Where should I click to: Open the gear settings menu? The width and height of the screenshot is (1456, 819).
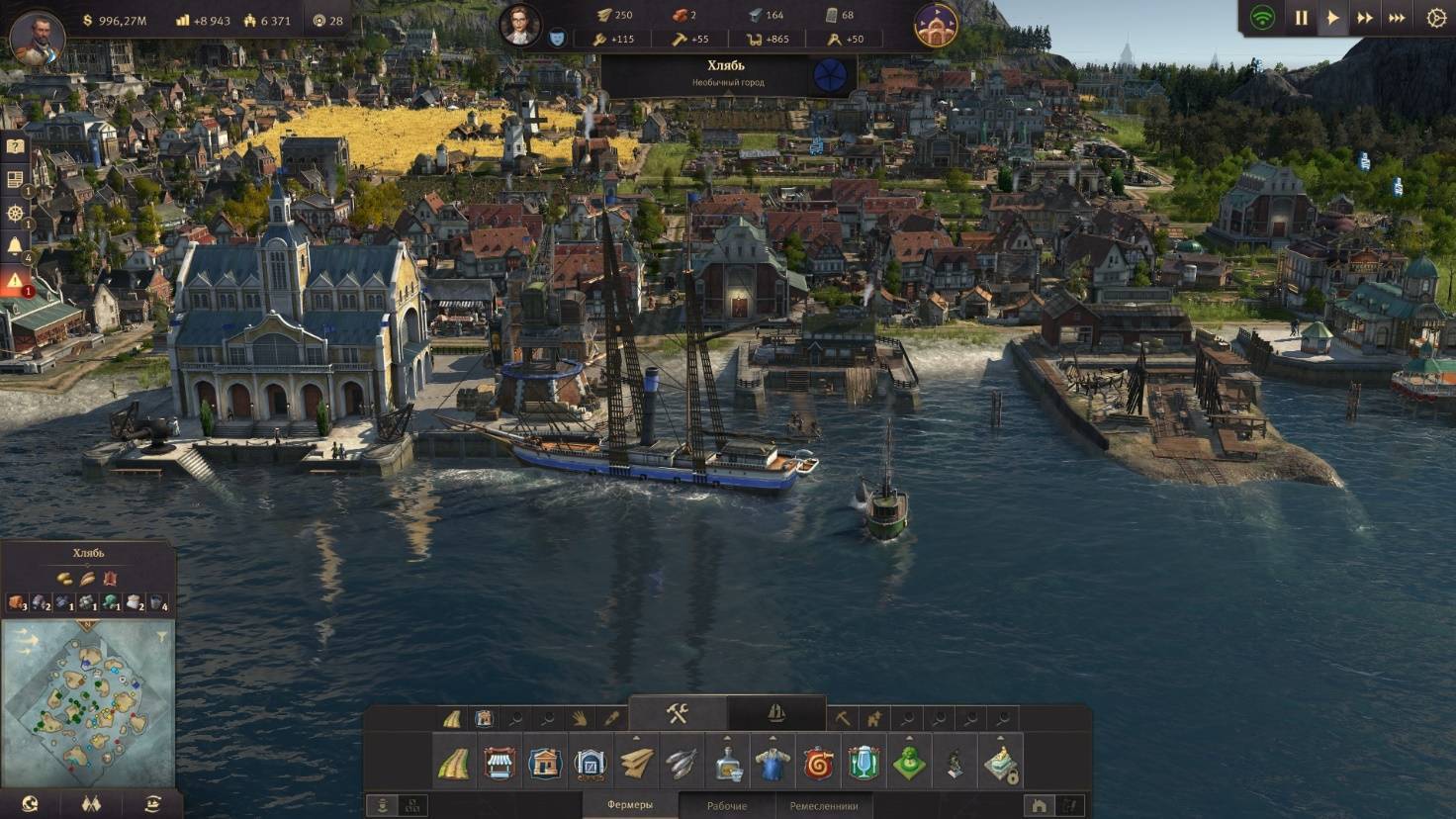tap(1436, 18)
